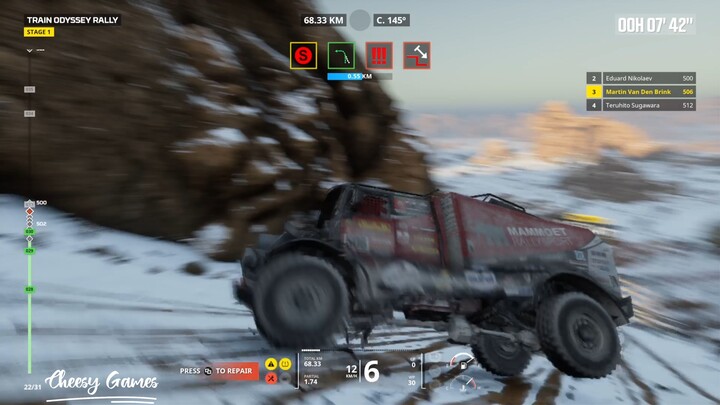Click the yellow Stage 1 badge
Screen dimensions: 720x405
click(39, 32)
